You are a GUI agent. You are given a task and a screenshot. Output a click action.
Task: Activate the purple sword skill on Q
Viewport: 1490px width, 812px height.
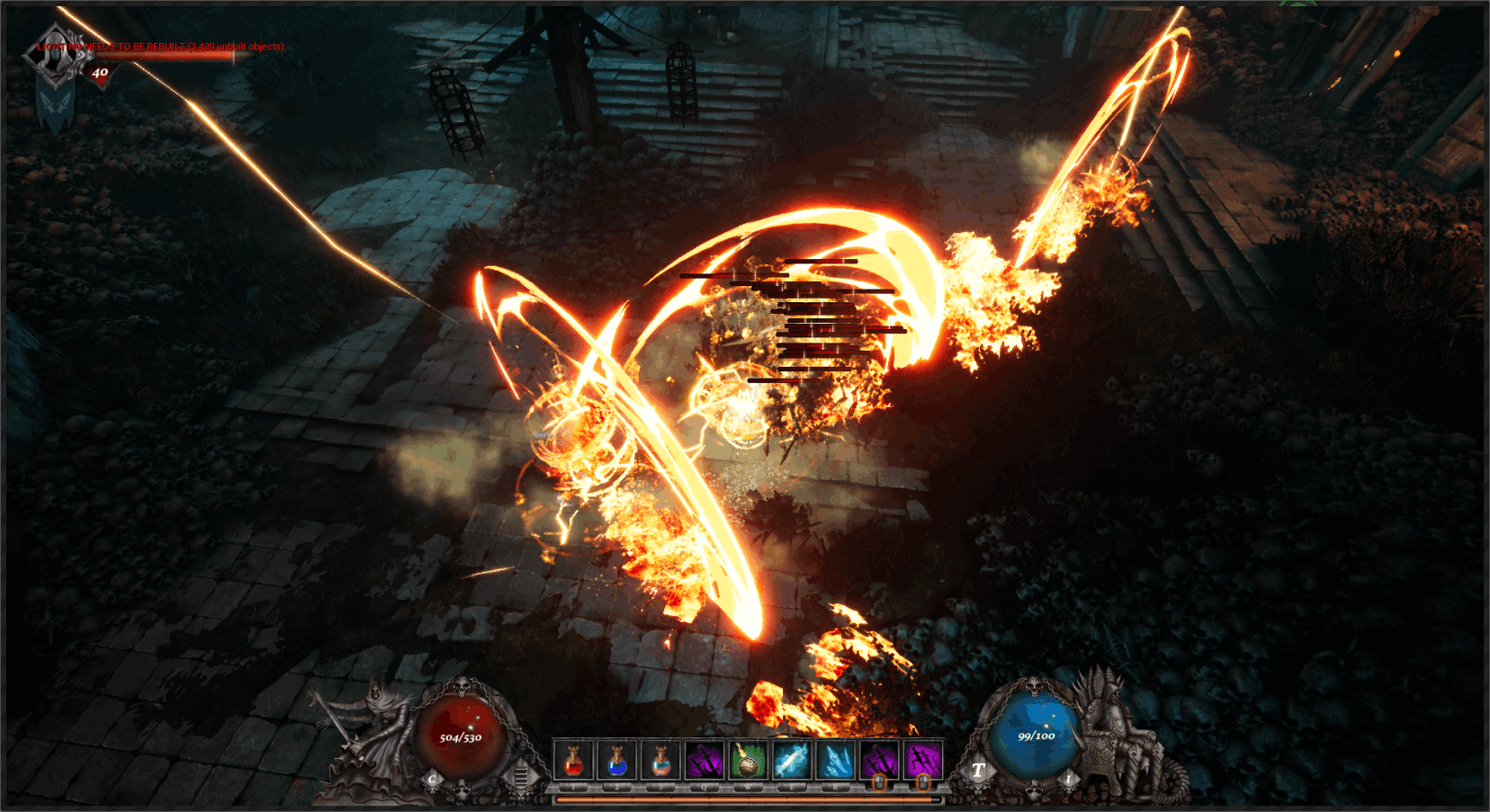coord(704,760)
